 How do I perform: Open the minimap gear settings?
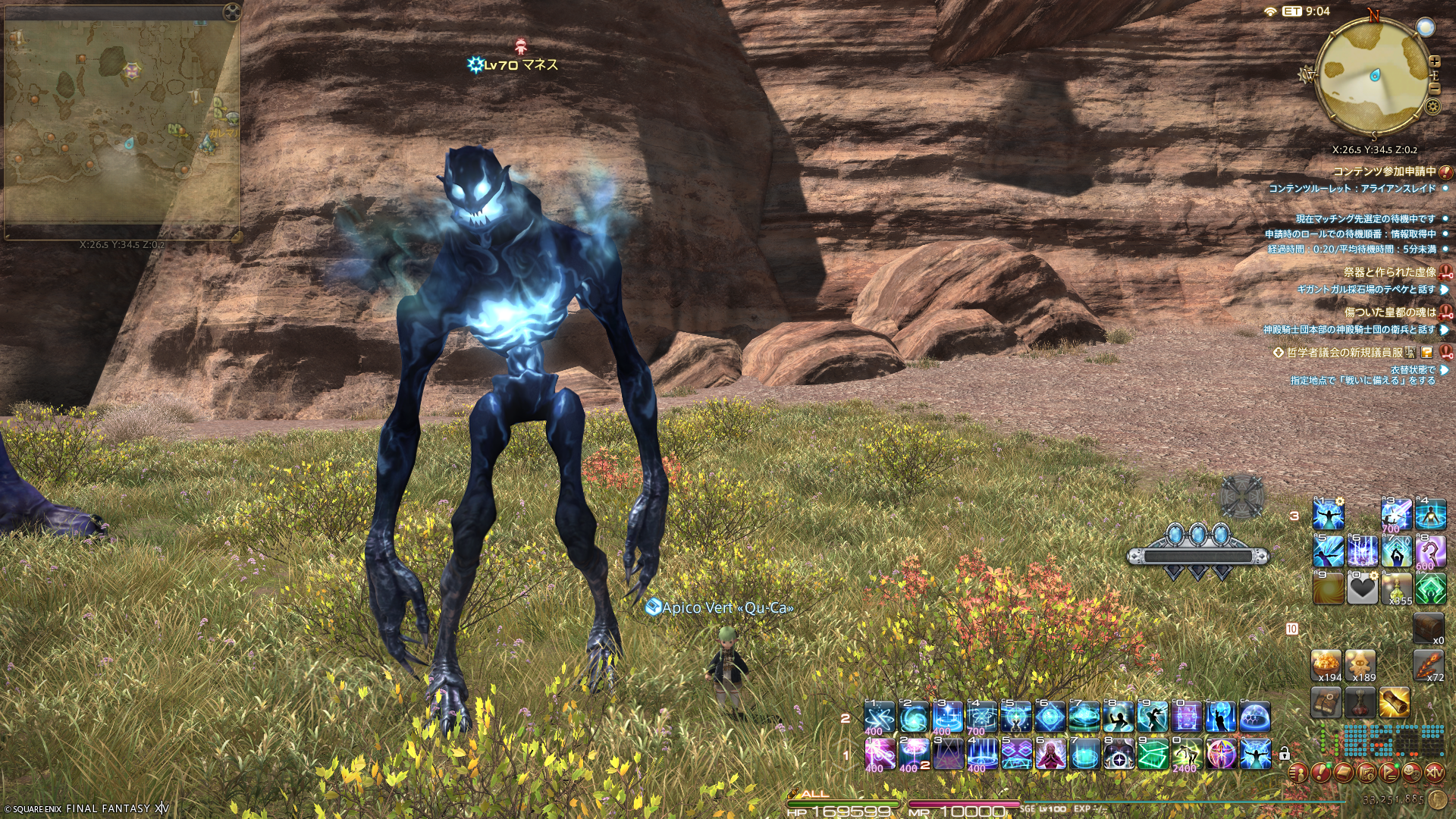(1432, 106)
